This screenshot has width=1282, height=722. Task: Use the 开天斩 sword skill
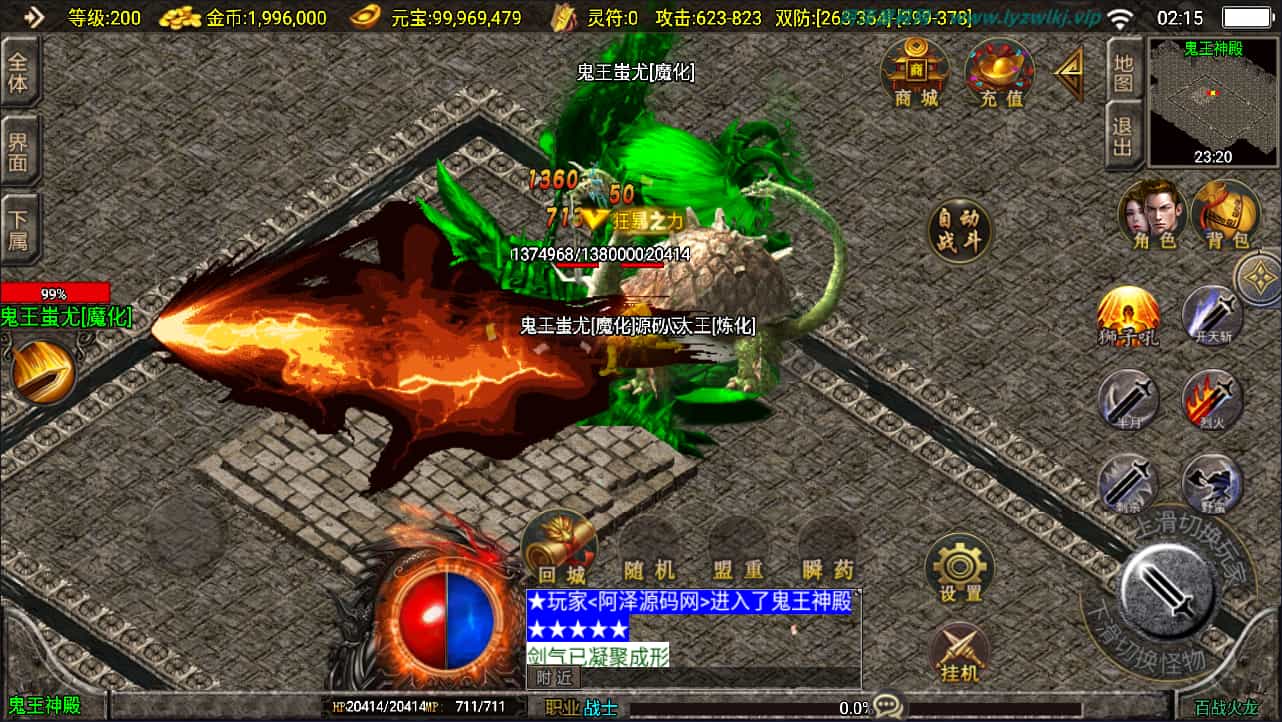(1212, 316)
